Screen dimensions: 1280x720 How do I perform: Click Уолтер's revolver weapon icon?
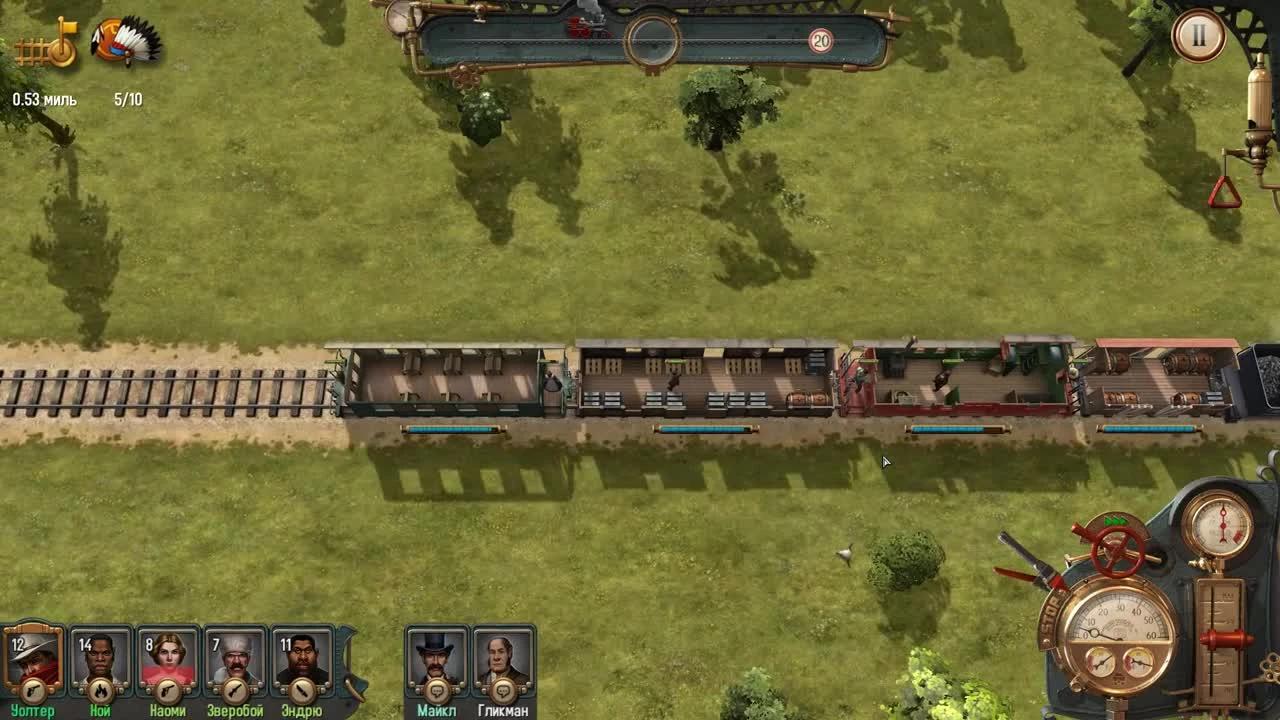point(33,690)
